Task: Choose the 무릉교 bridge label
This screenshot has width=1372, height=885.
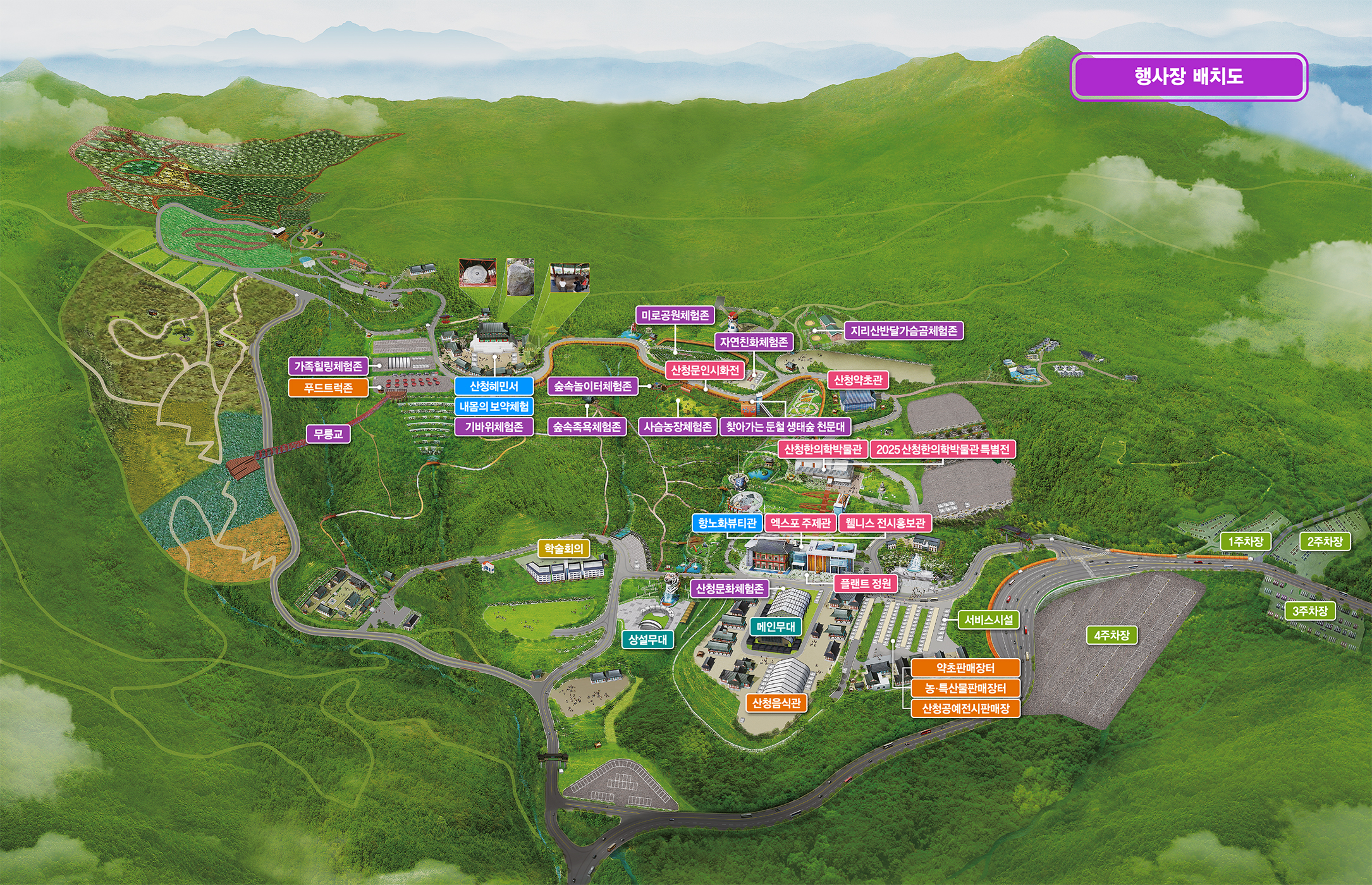Action: 328,434
